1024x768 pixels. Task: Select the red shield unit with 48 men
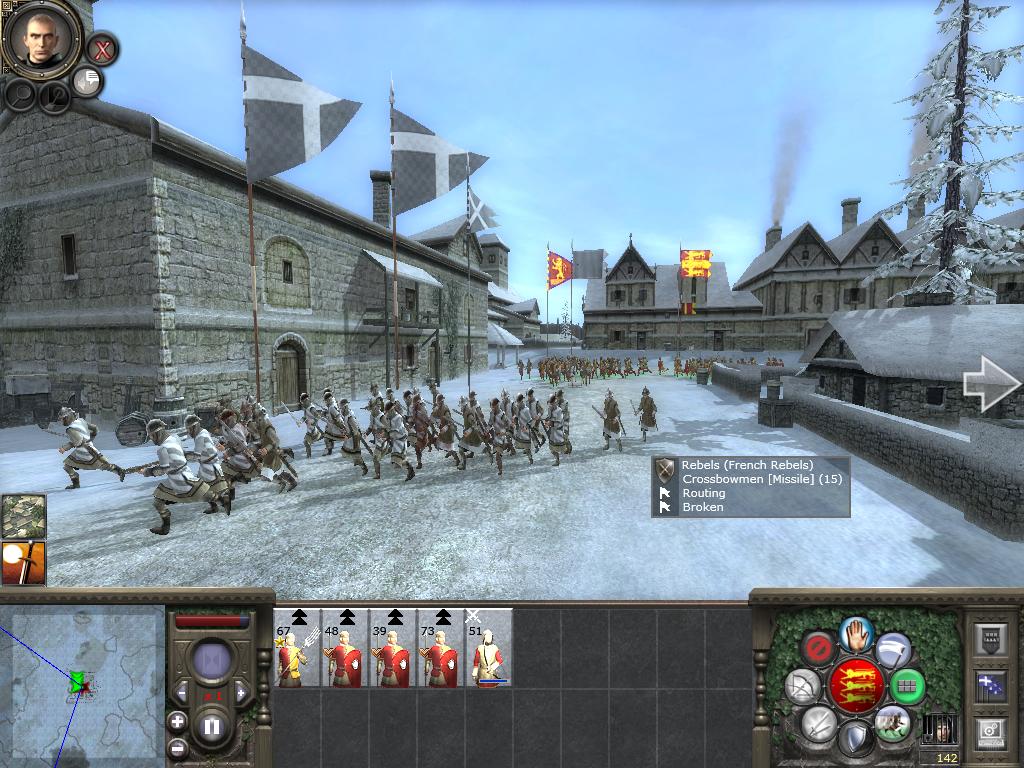click(344, 648)
